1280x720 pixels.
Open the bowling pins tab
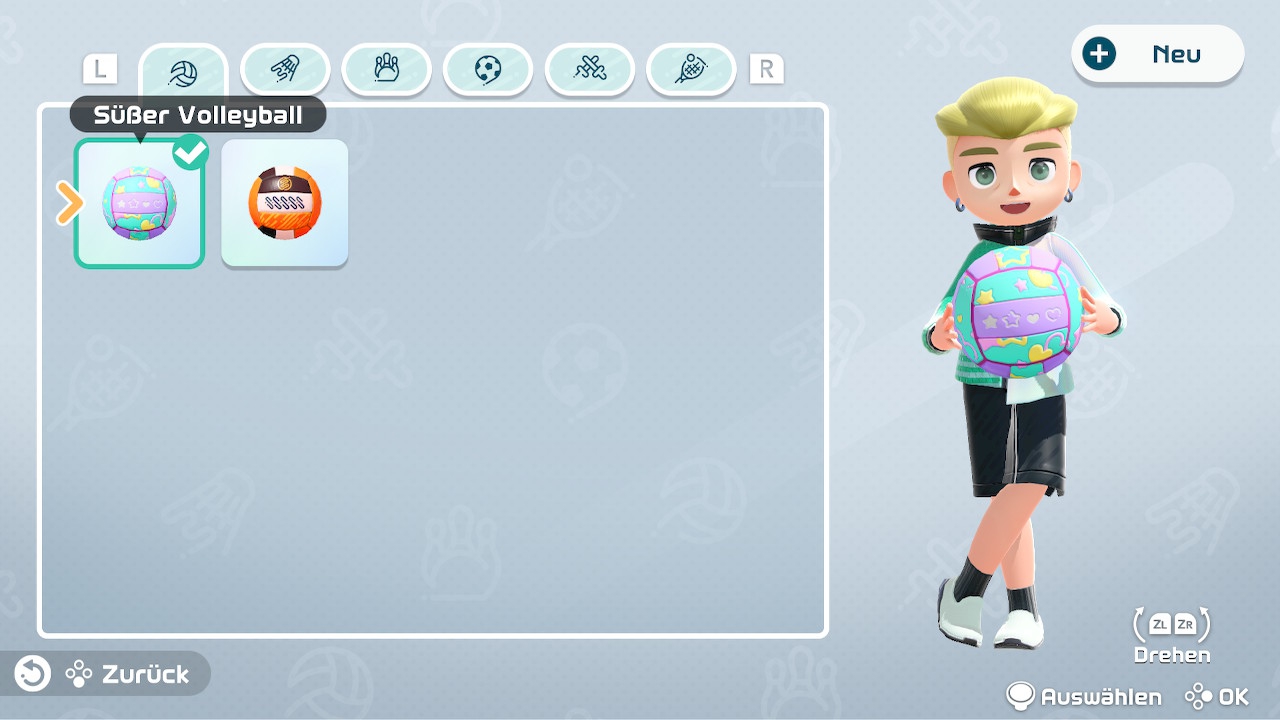pyautogui.click(x=386, y=70)
